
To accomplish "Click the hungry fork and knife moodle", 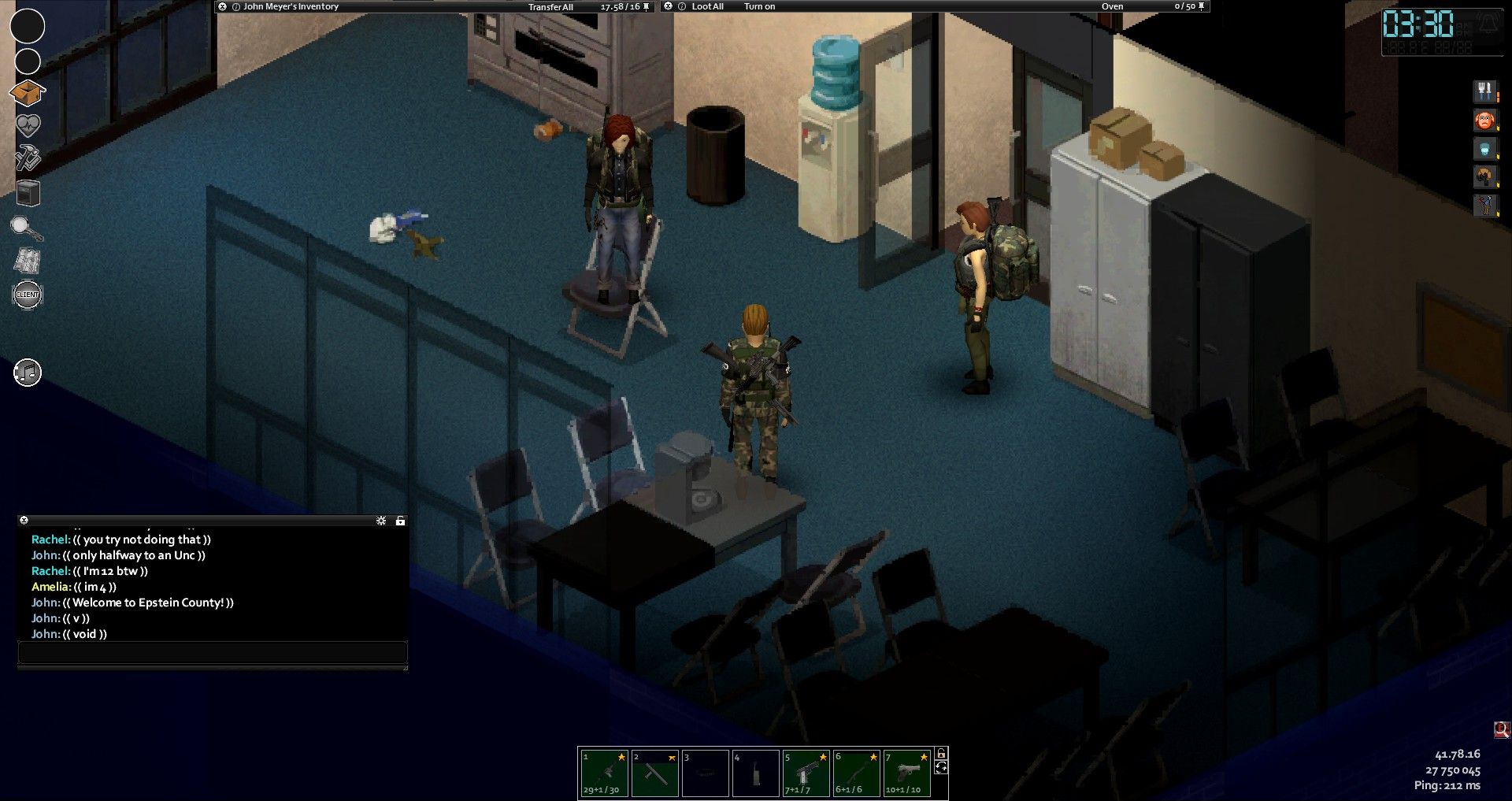I will pyautogui.click(x=1484, y=91).
